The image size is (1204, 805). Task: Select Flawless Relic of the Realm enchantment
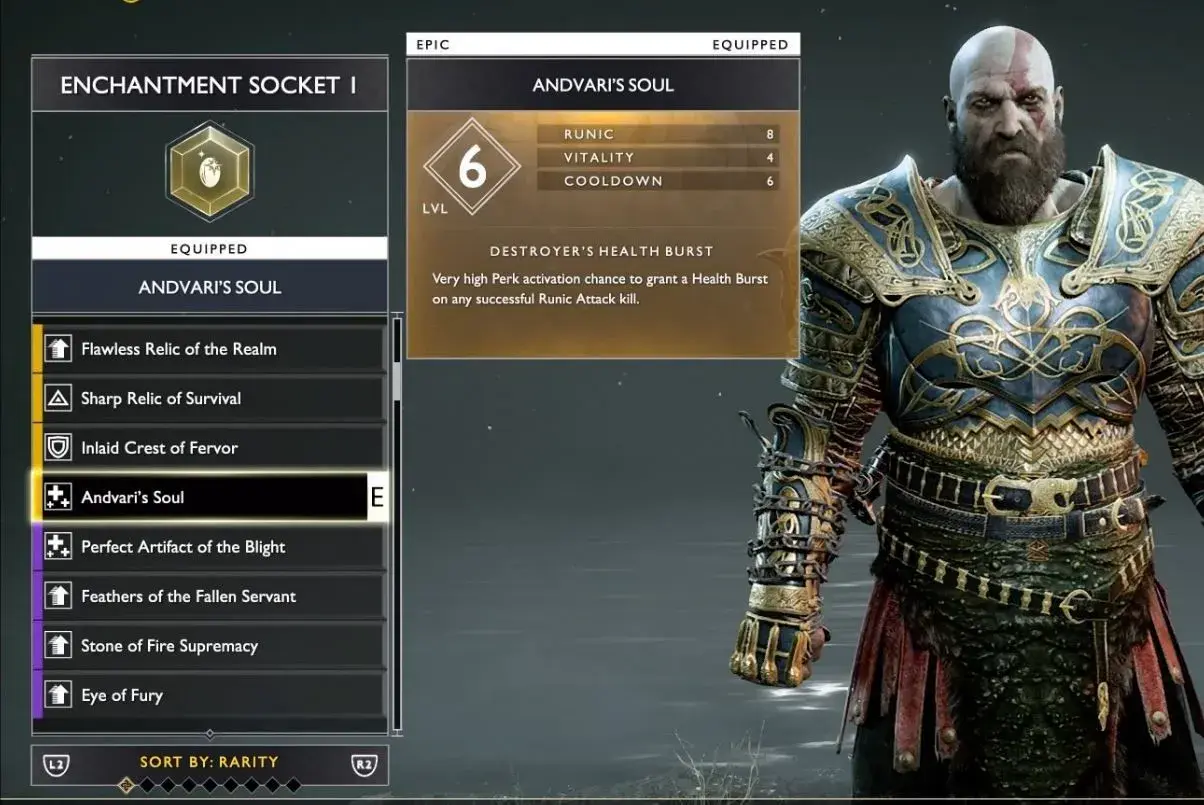click(210, 349)
